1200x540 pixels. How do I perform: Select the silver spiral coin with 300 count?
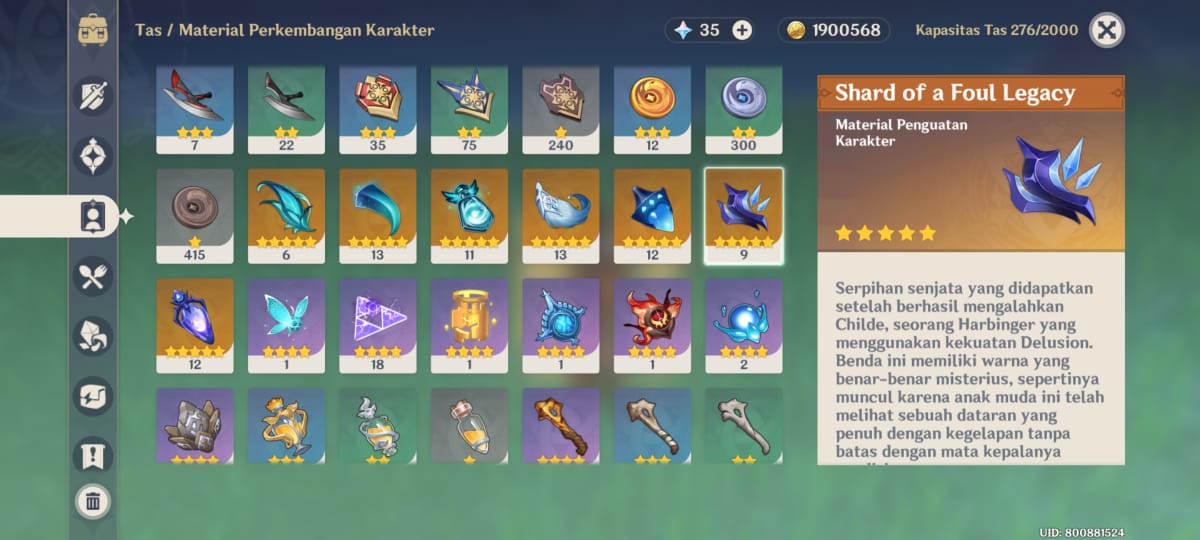(744, 105)
